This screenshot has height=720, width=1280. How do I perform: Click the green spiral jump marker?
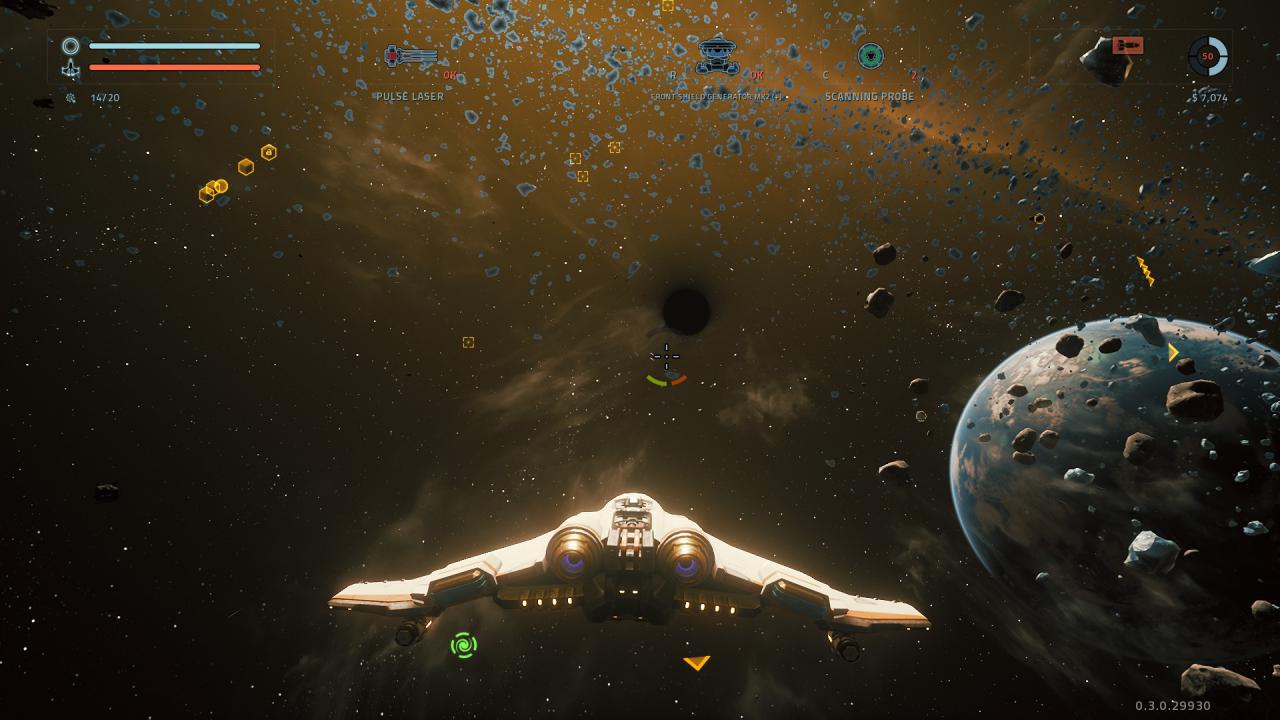[x=463, y=645]
